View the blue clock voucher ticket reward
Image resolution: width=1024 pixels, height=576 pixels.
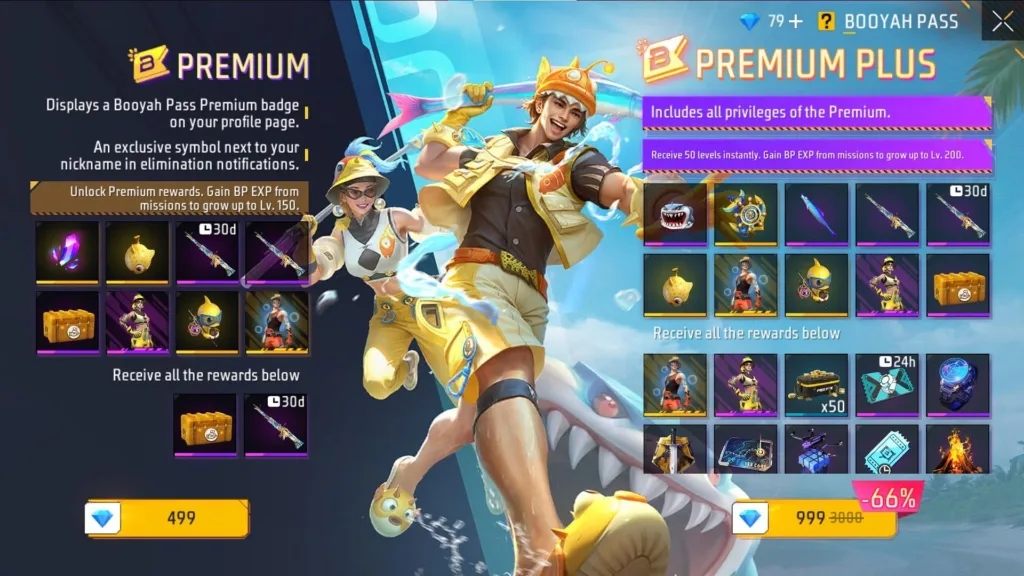(x=887, y=450)
